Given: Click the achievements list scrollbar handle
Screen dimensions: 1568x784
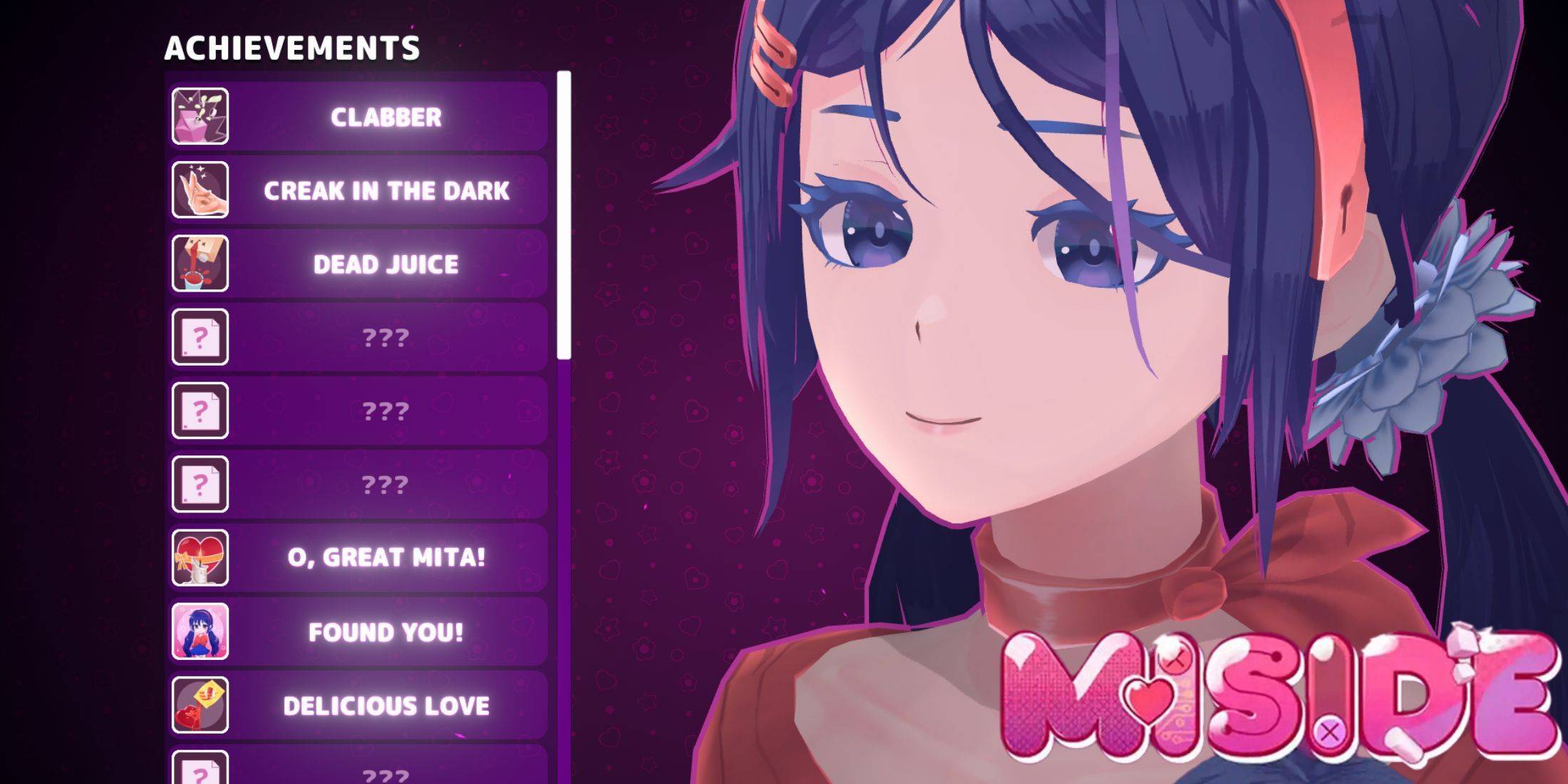Looking at the screenshot, I should coord(564,214).
